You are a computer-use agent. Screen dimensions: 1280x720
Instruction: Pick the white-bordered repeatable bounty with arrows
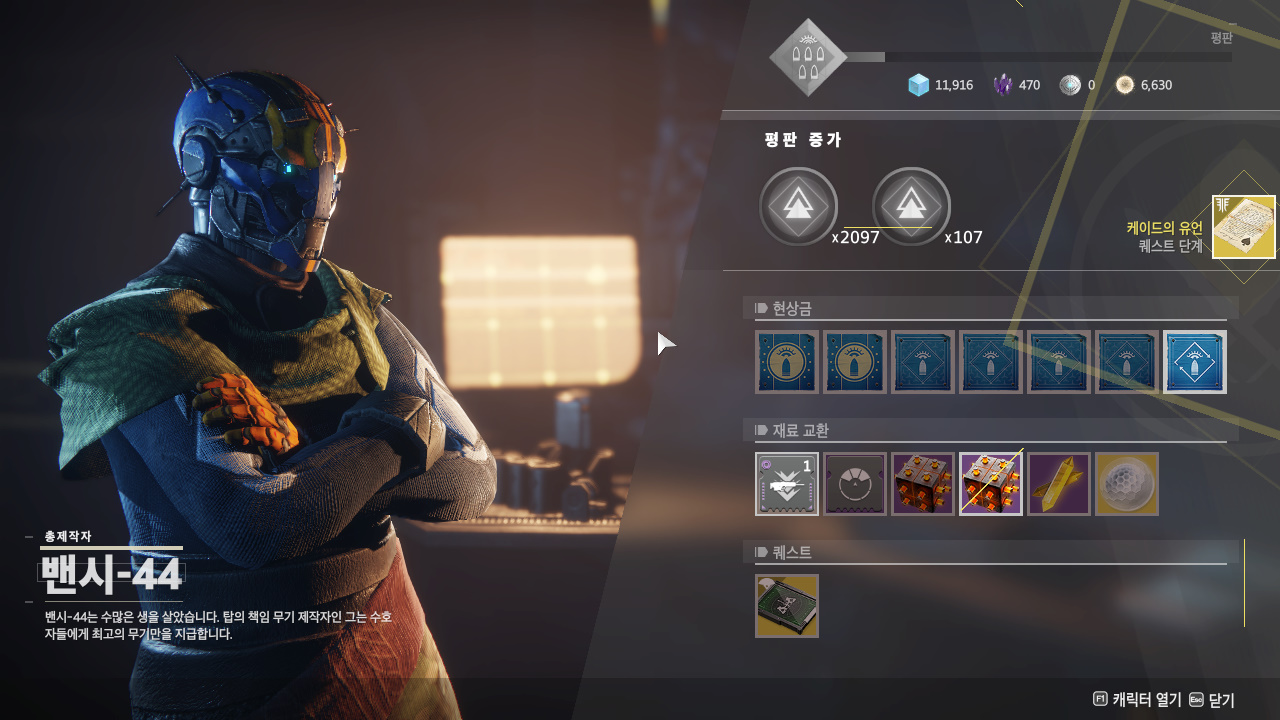[x=1195, y=362]
